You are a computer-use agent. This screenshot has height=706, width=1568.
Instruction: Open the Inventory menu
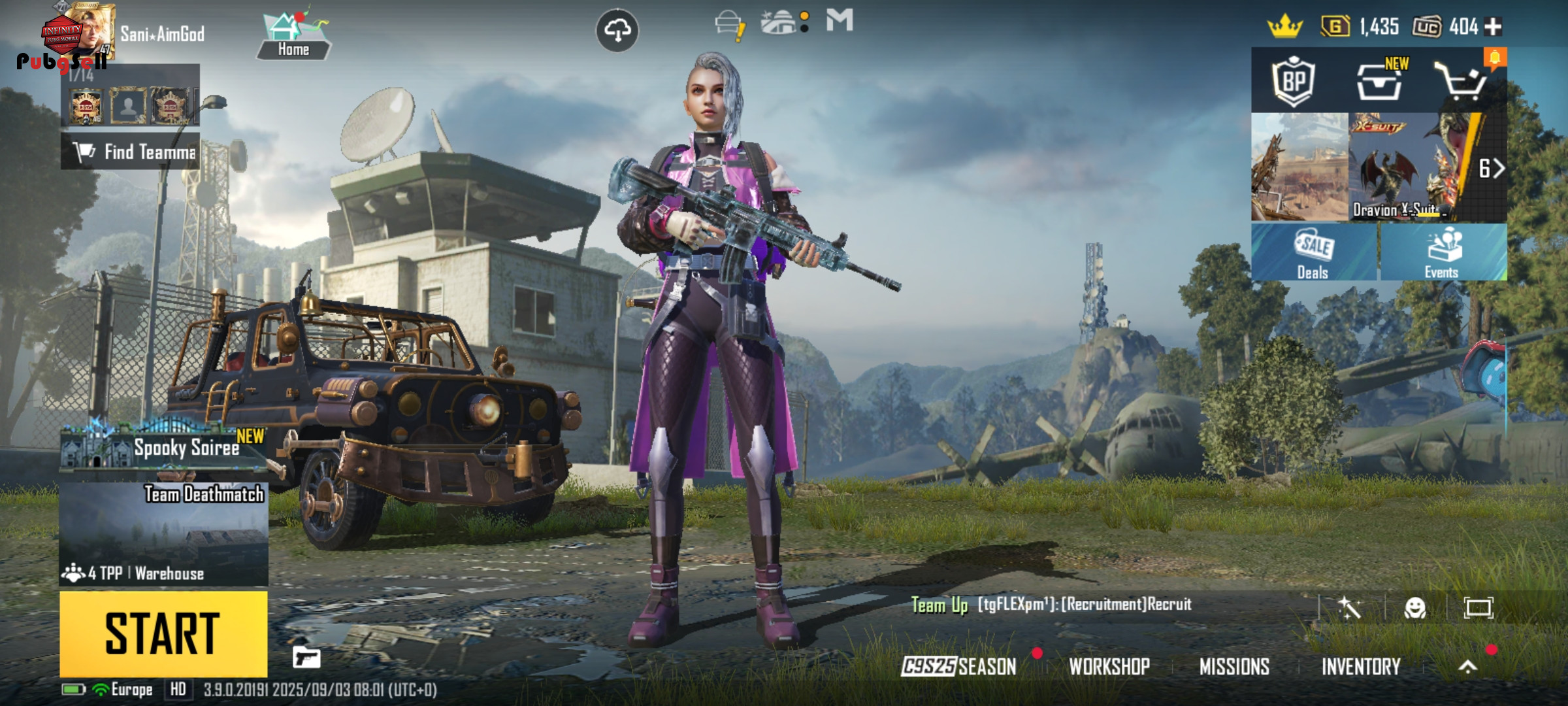1361,666
